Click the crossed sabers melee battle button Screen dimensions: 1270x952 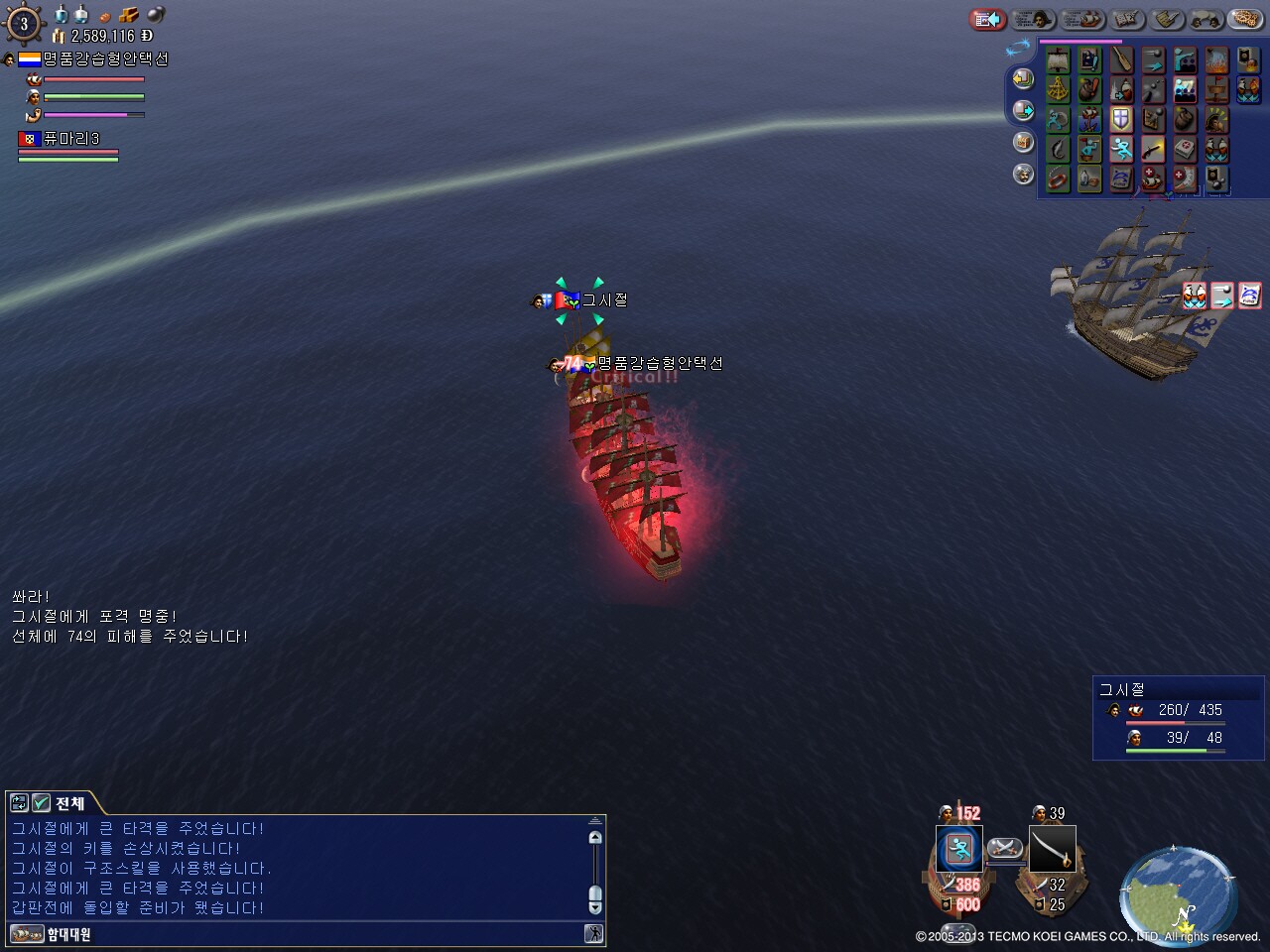(x=1005, y=849)
